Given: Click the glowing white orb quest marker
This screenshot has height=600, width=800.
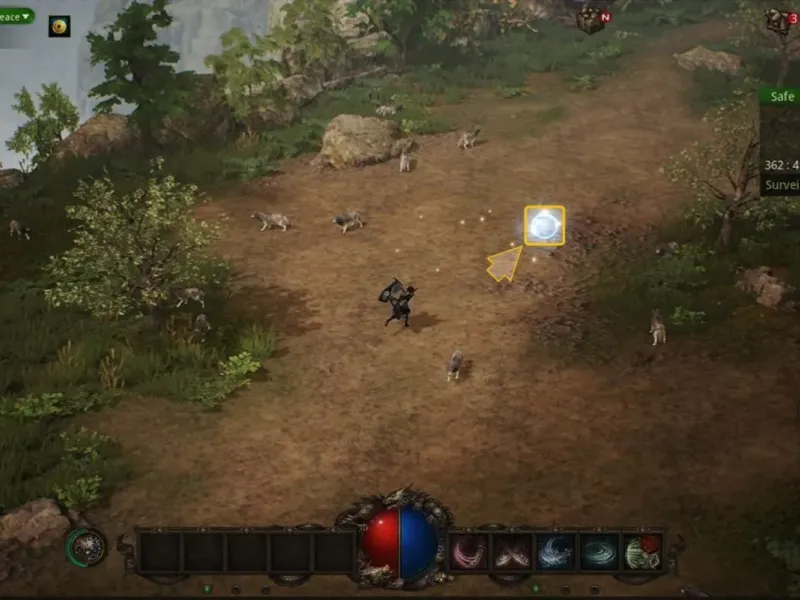Looking at the screenshot, I should (x=544, y=226).
